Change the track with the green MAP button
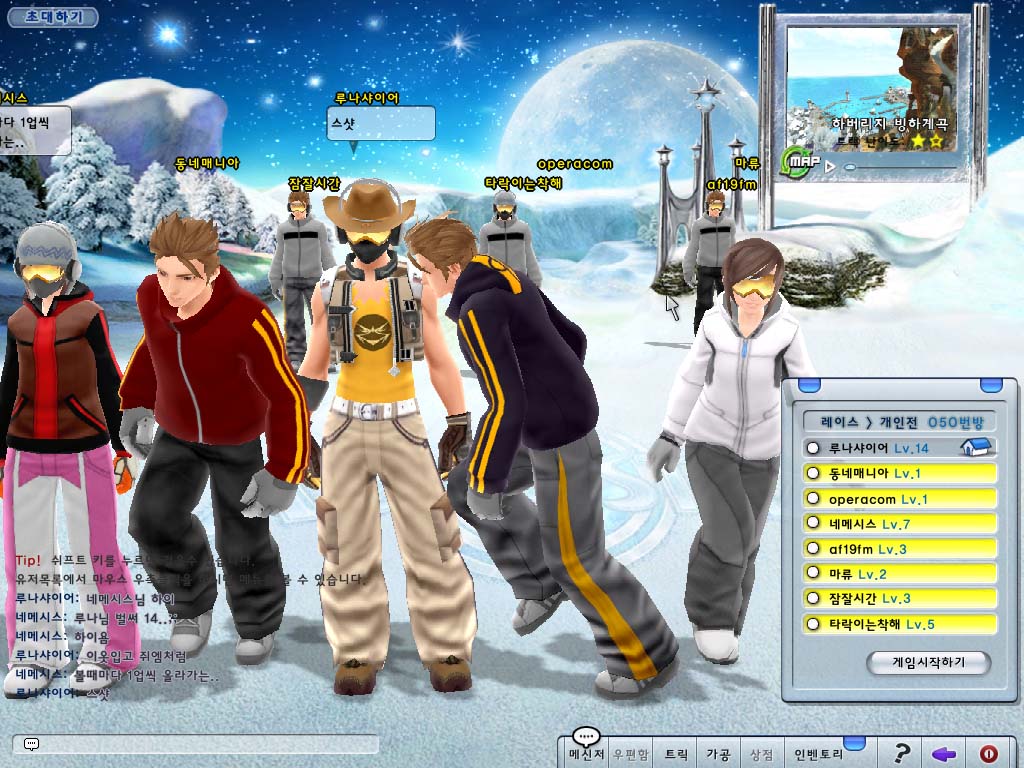The width and height of the screenshot is (1024, 768). pyautogui.click(x=800, y=161)
